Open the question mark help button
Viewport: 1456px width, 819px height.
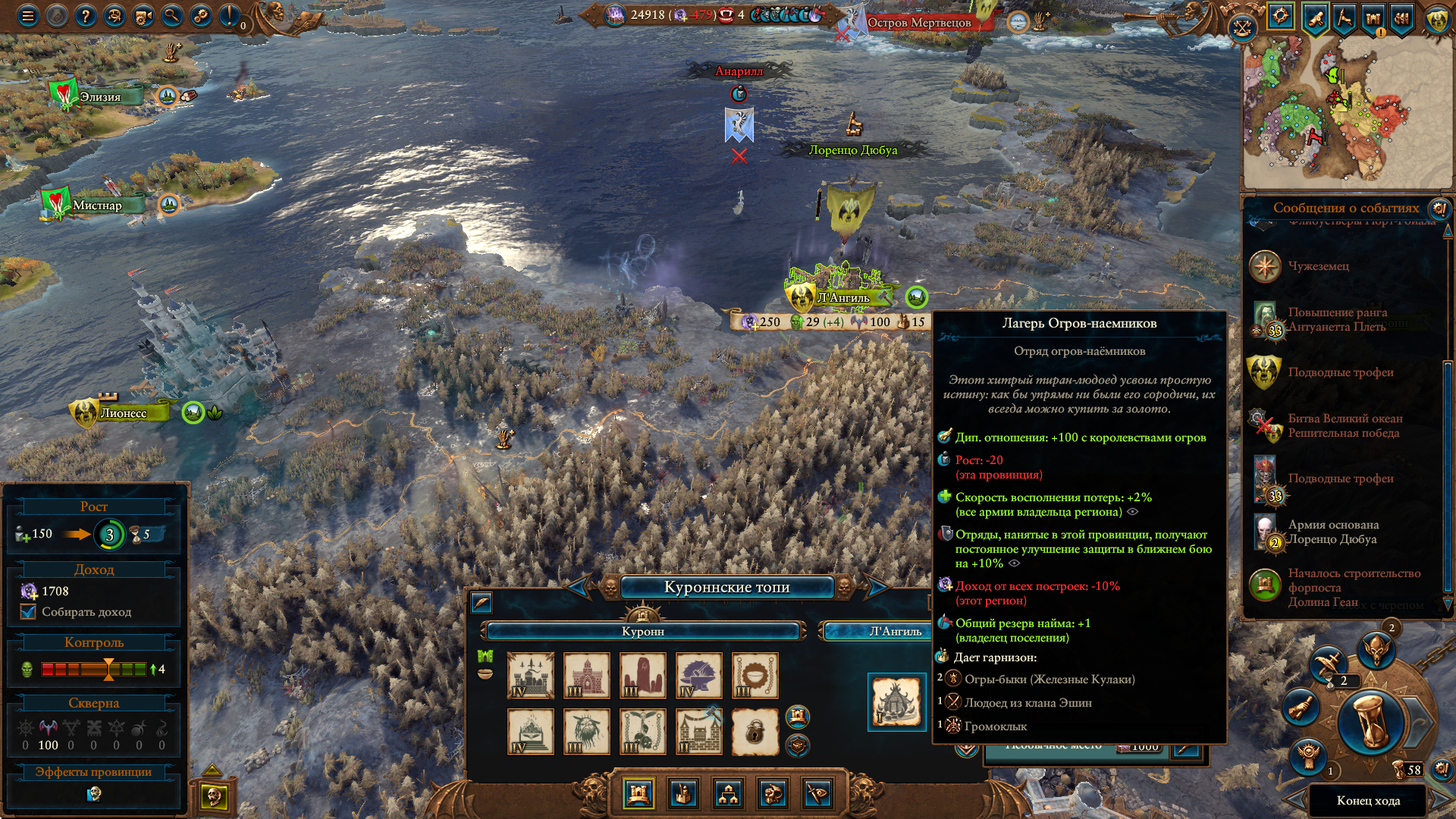[86, 16]
